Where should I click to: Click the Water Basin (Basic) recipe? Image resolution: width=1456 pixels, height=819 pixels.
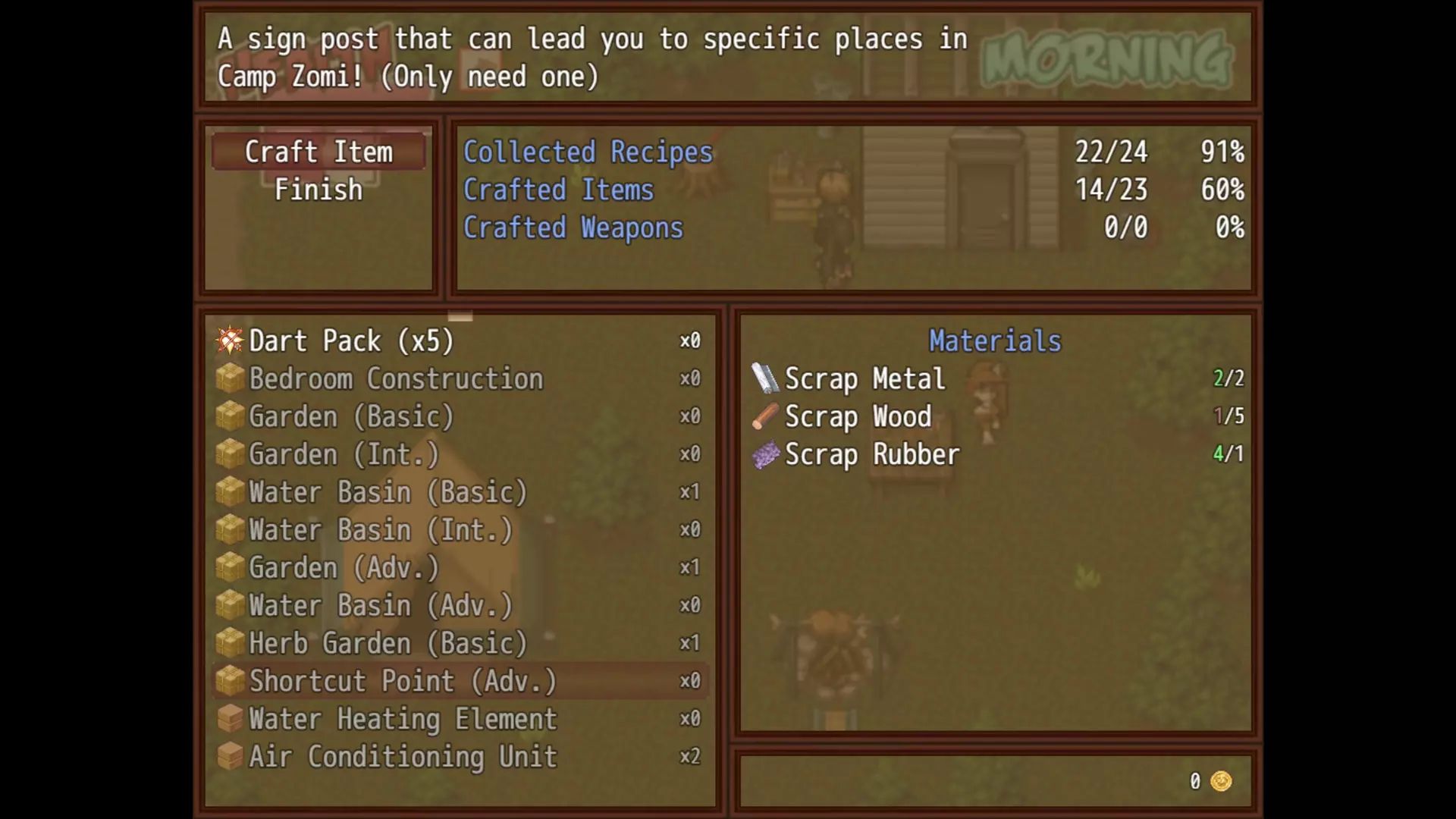pyautogui.click(x=388, y=492)
